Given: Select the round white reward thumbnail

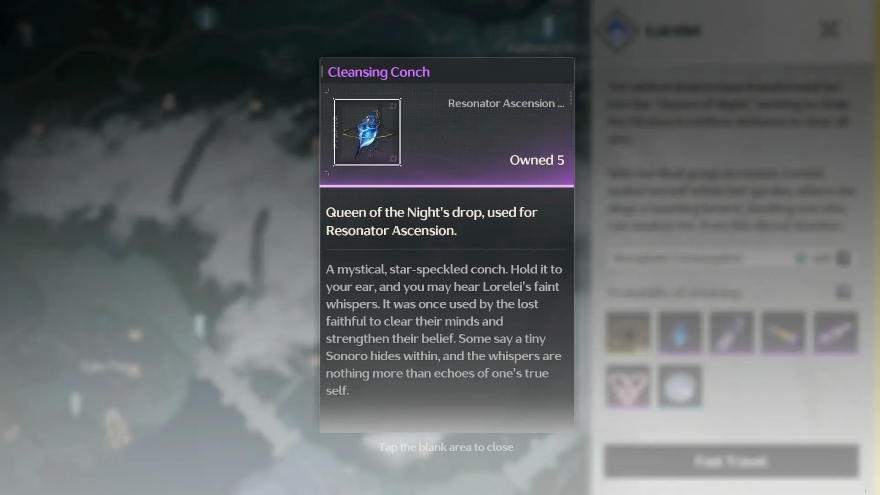Looking at the screenshot, I should pyautogui.click(x=680, y=386).
